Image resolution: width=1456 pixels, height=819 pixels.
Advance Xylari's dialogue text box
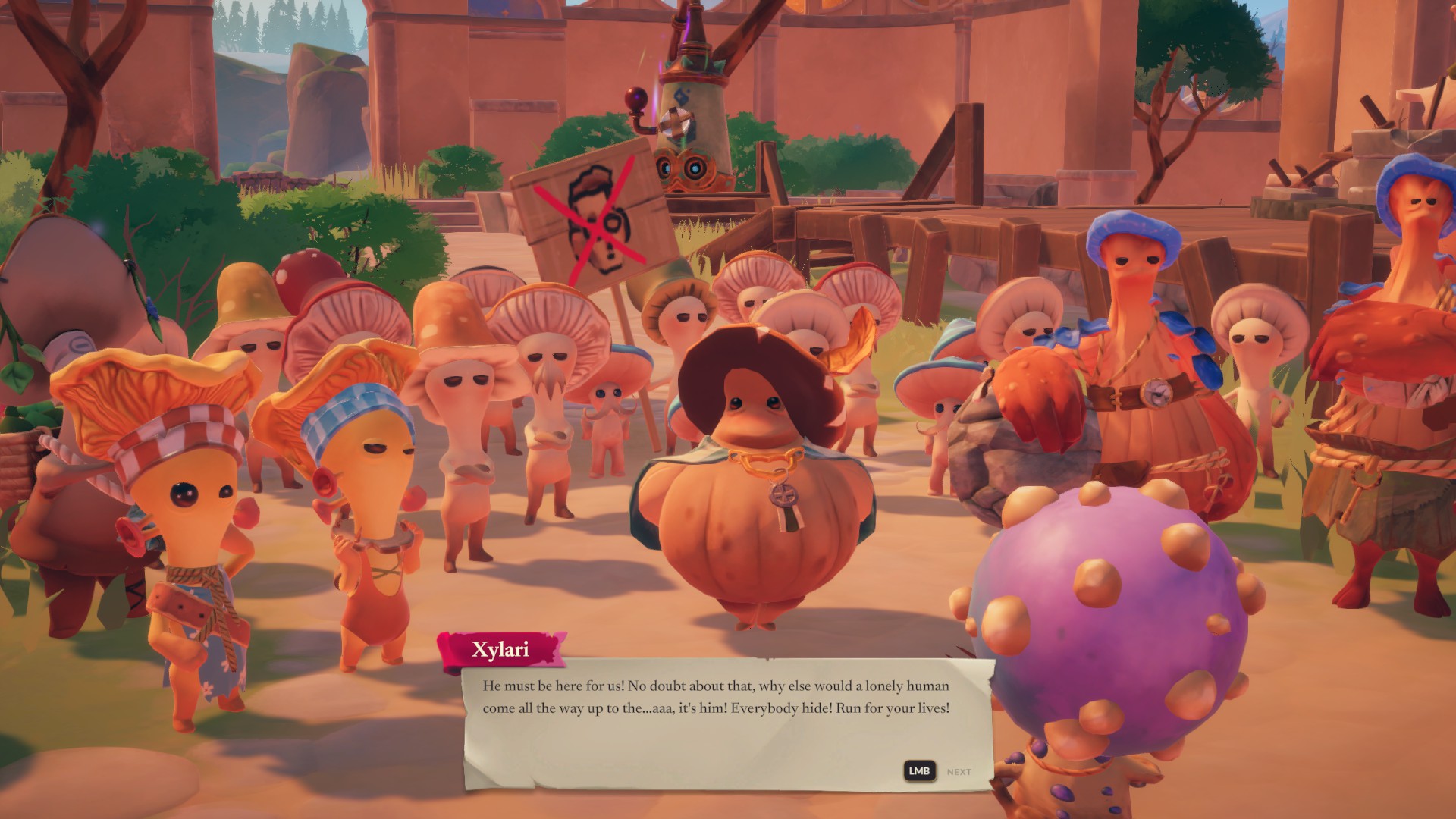[x=958, y=772]
